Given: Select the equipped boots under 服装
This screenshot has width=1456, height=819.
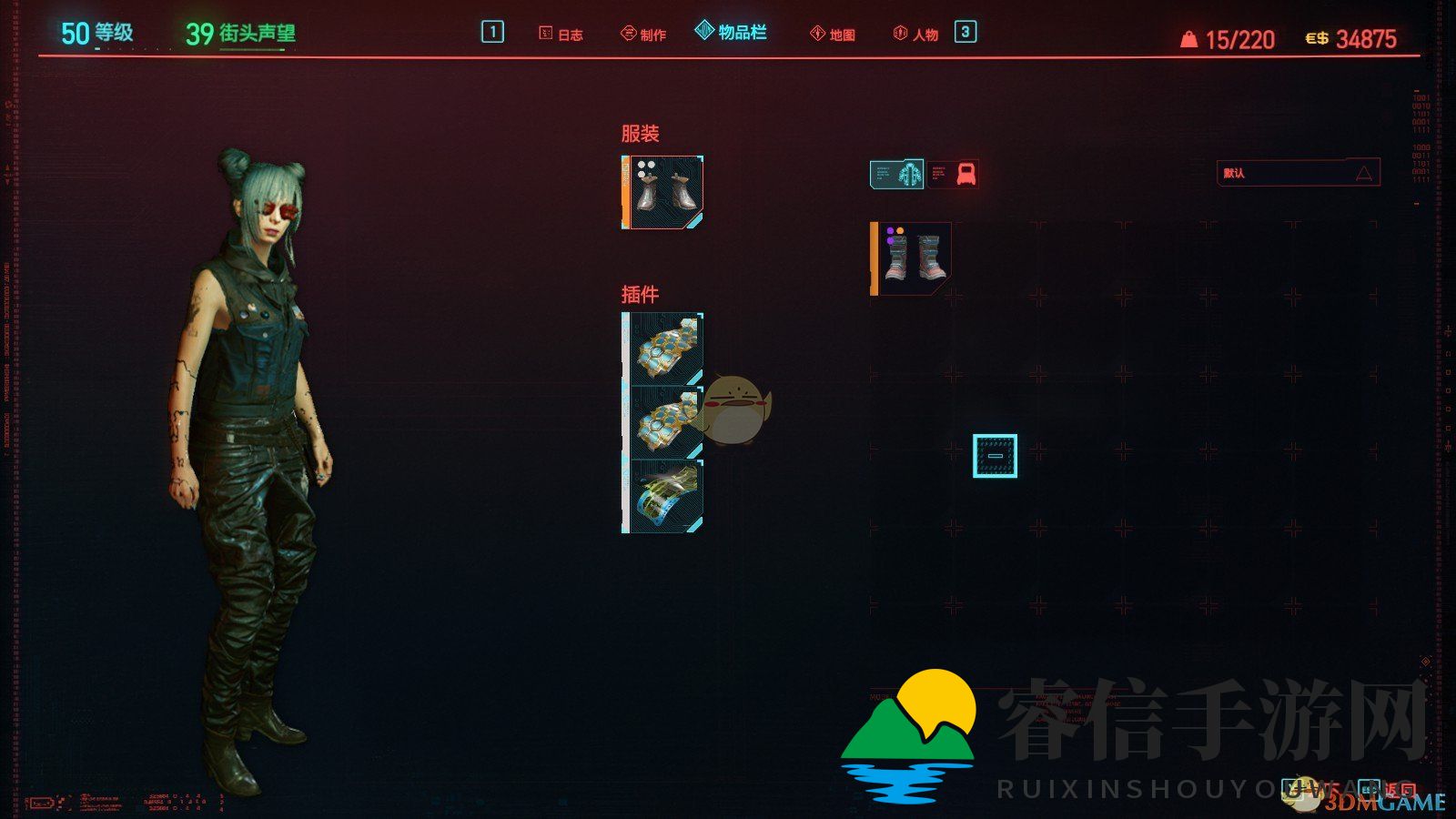Looking at the screenshot, I should [662, 192].
